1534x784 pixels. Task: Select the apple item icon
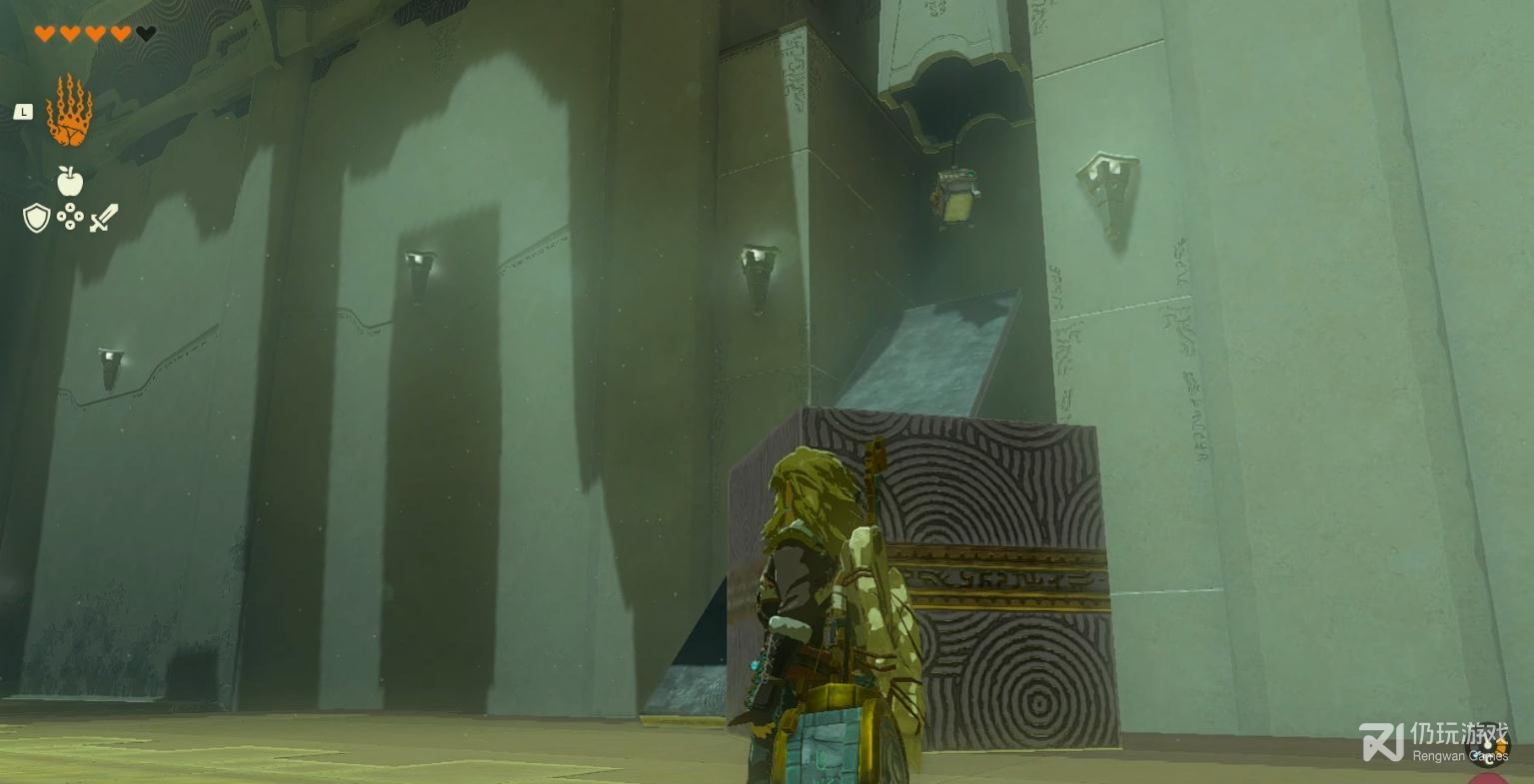[69, 181]
